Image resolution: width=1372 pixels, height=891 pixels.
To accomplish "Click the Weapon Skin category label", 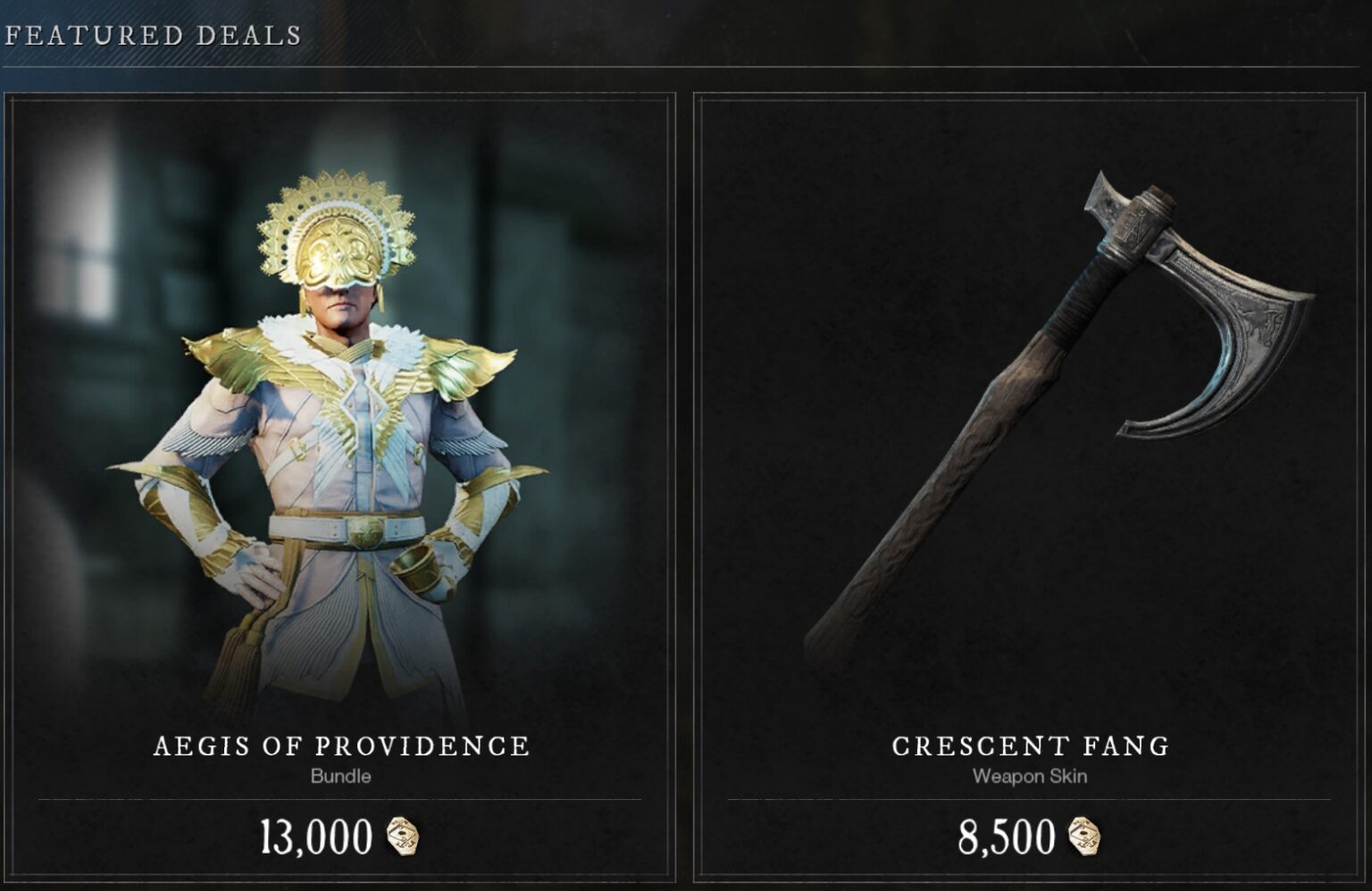I will coord(1032,776).
